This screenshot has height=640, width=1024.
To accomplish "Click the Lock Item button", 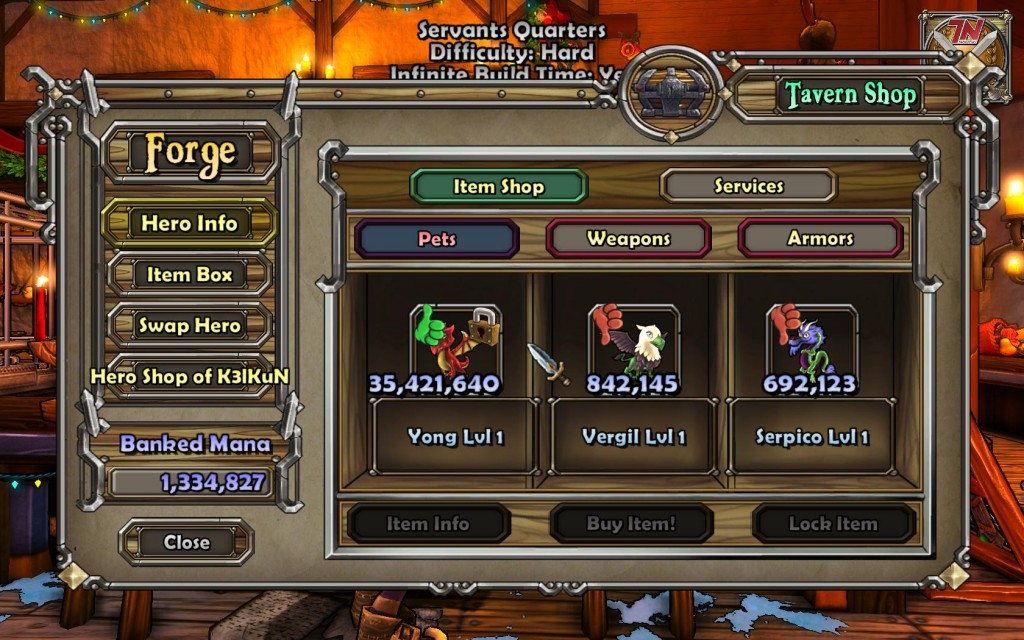I will pyautogui.click(x=833, y=523).
